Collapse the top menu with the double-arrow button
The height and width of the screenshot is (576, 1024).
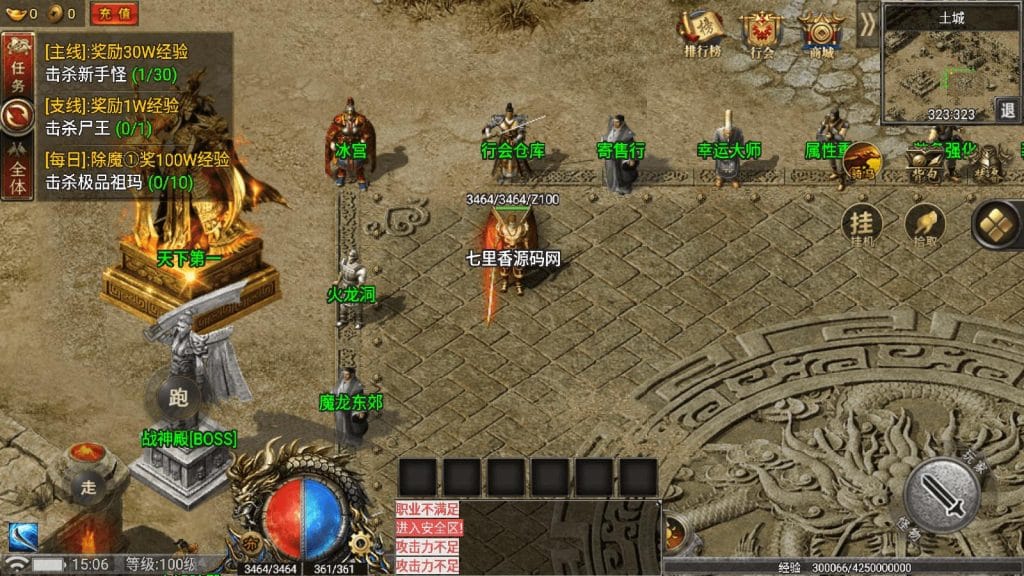pyautogui.click(x=867, y=21)
